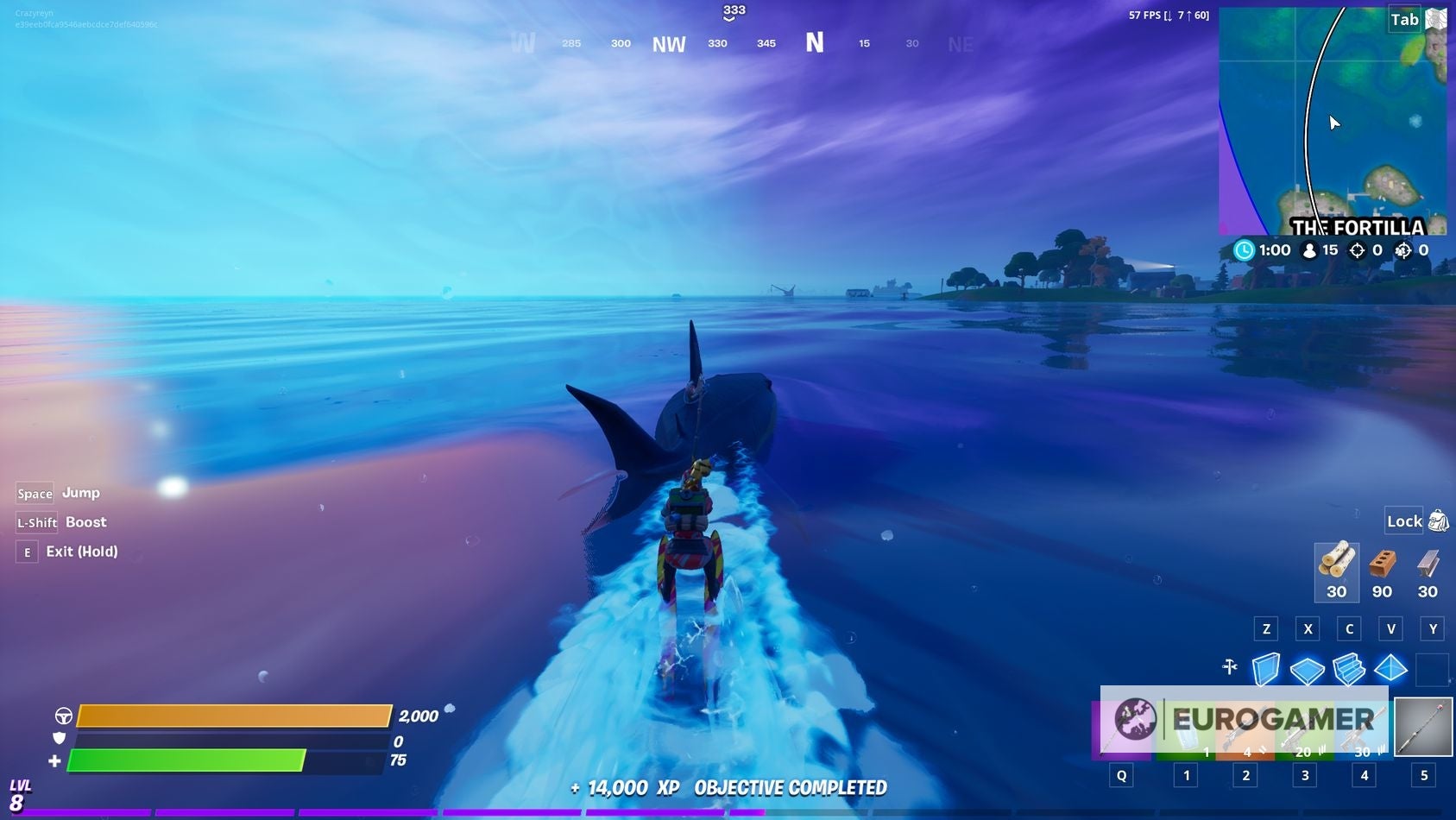
Task: Select the fishing rod in hotbar slot 5
Action: click(1423, 727)
